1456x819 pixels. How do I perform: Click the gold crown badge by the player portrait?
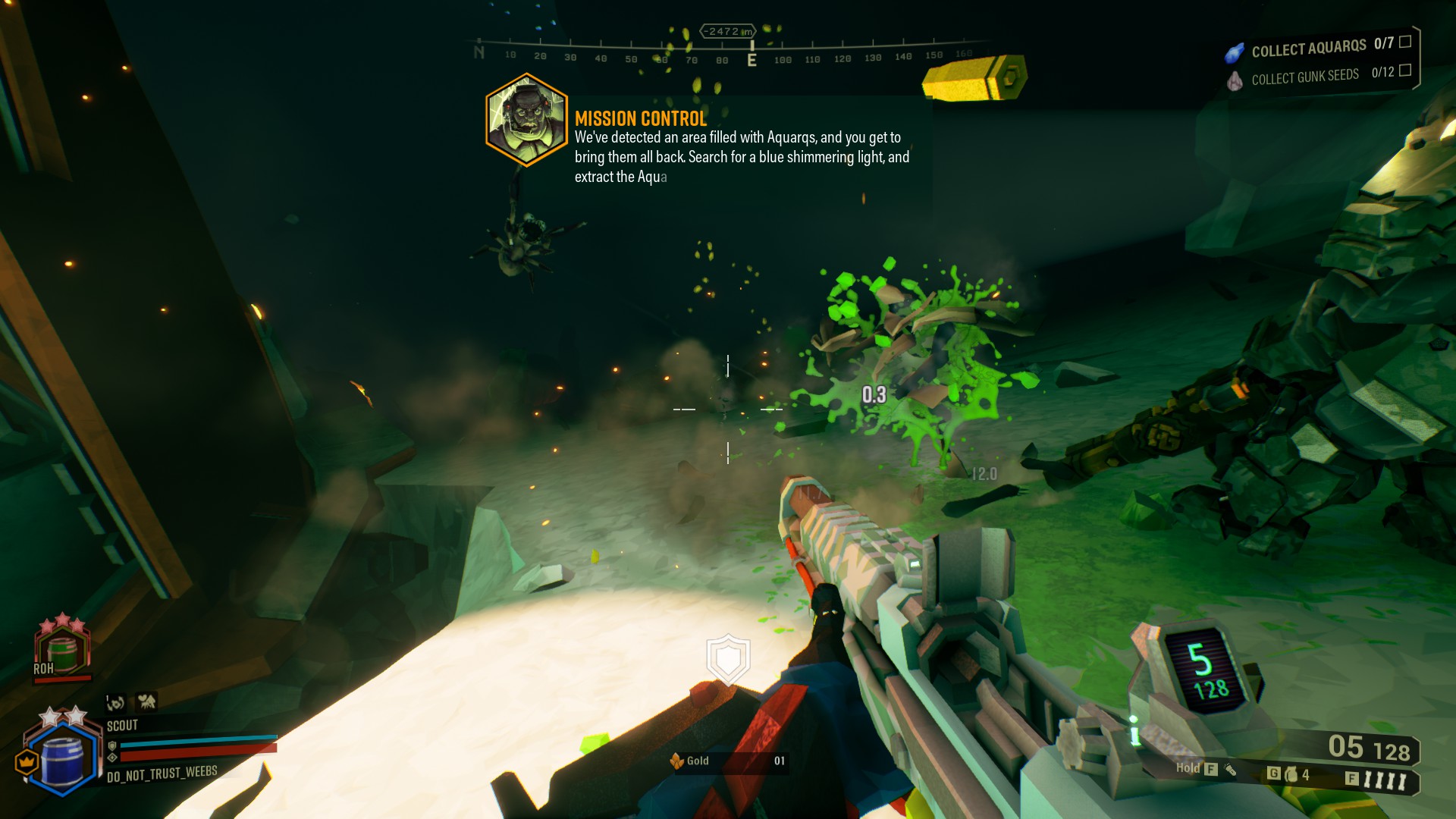(27, 761)
